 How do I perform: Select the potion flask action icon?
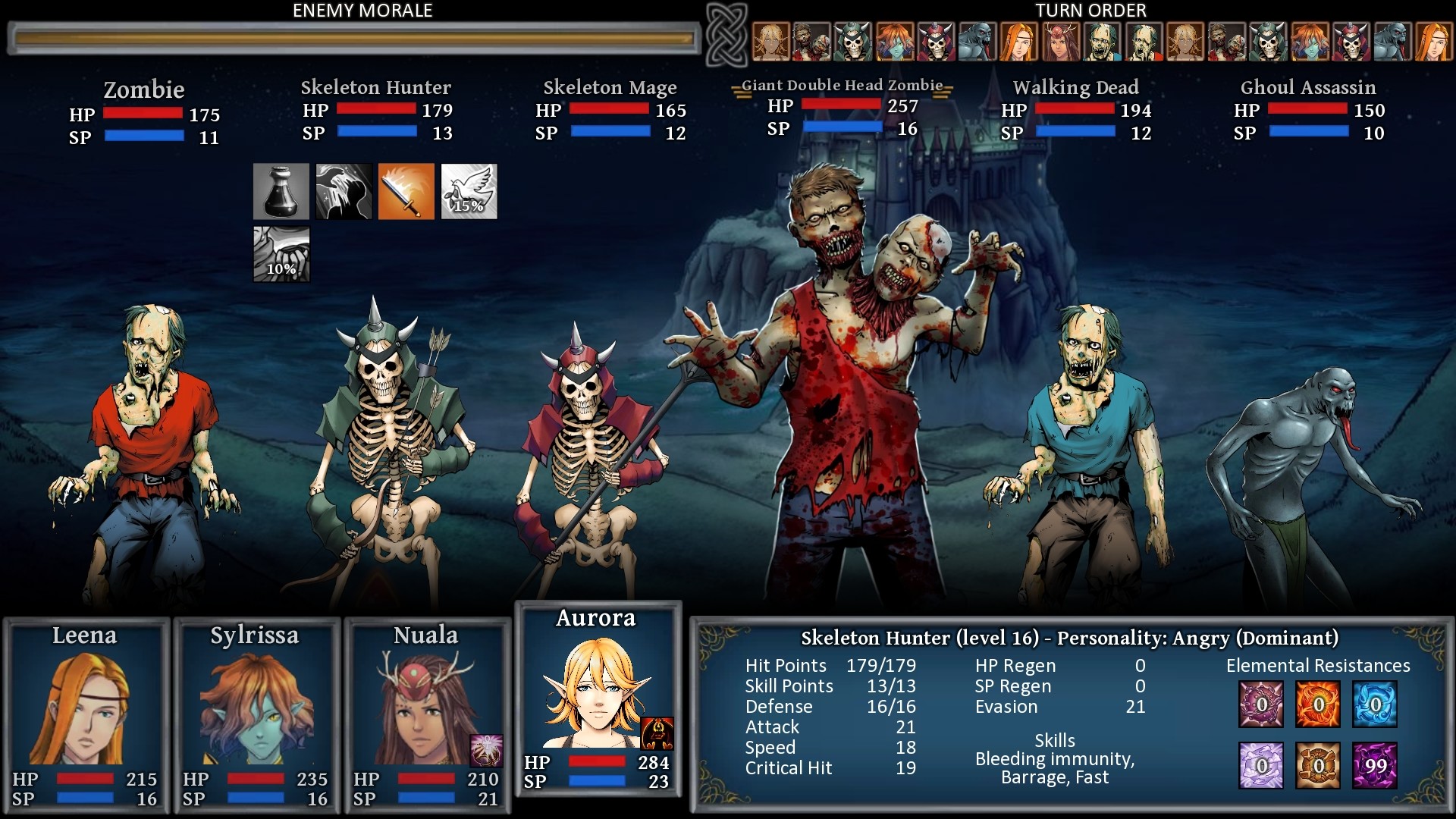tap(281, 191)
